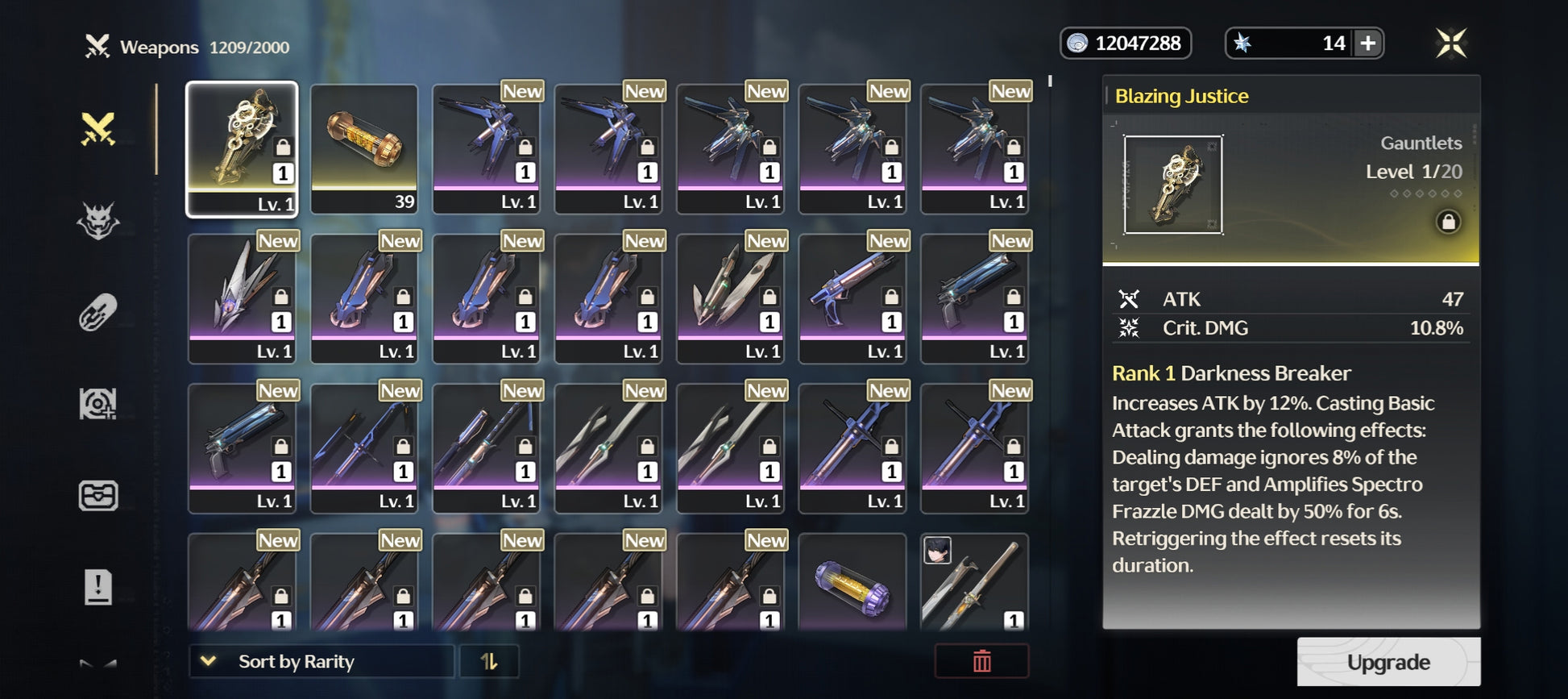Switch to the Echoes beast-face tab
The image size is (1568, 699).
tap(98, 221)
